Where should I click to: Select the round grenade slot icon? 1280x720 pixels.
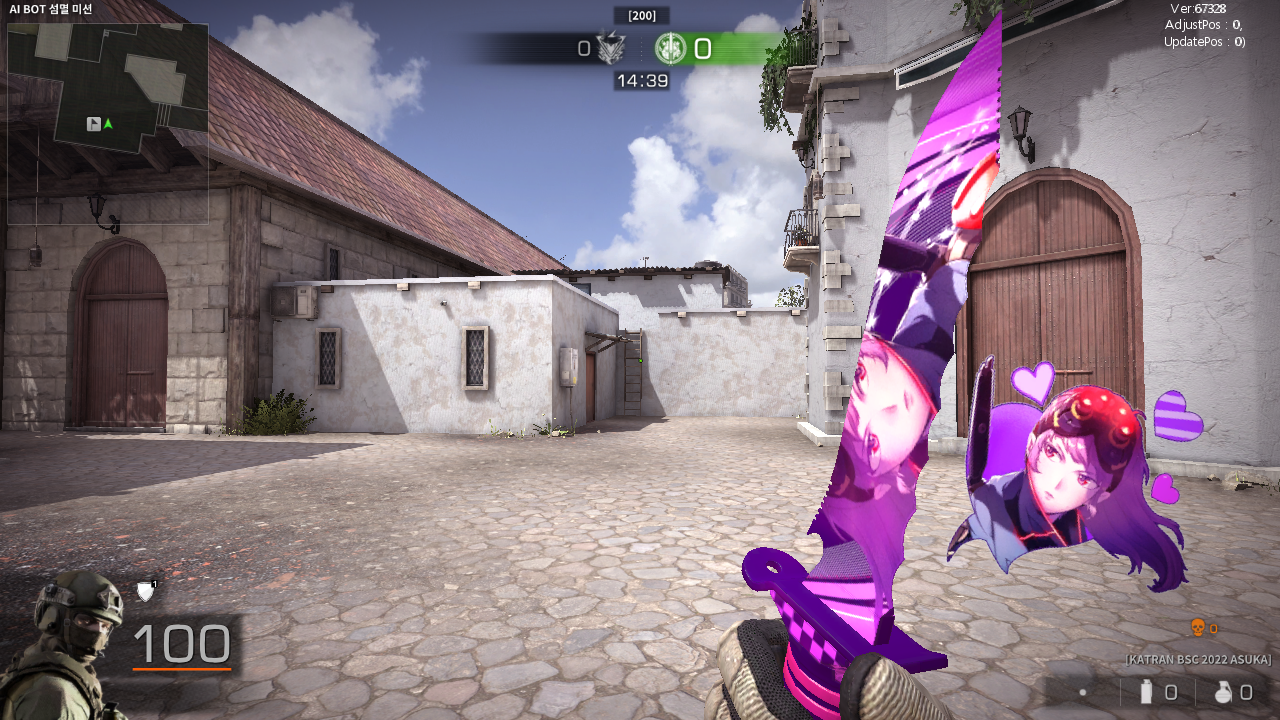(x=1223, y=691)
